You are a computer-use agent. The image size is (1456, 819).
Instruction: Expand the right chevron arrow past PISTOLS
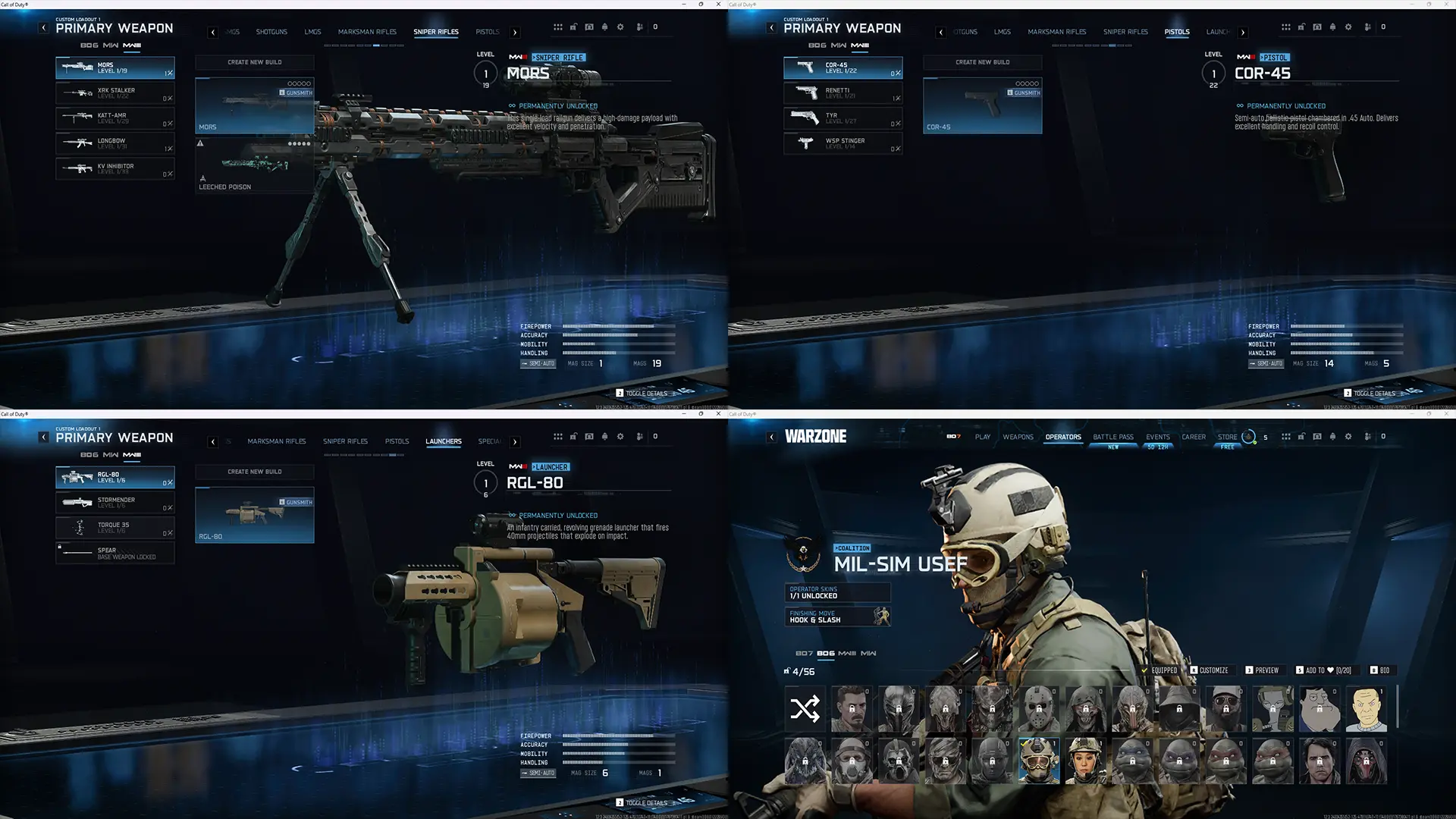point(515,32)
